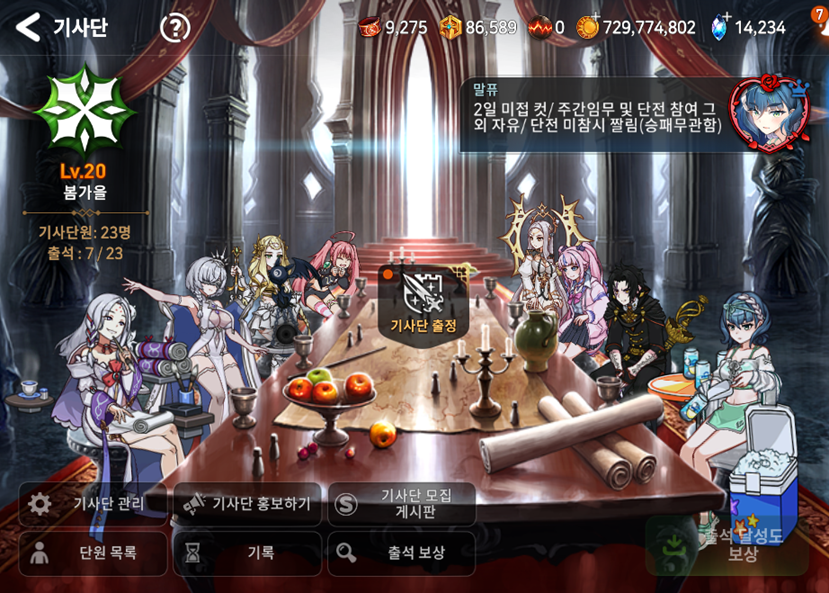Open 출석 보상 attendance rewards
This screenshot has height=593, width=829.
tap(402, 553)
